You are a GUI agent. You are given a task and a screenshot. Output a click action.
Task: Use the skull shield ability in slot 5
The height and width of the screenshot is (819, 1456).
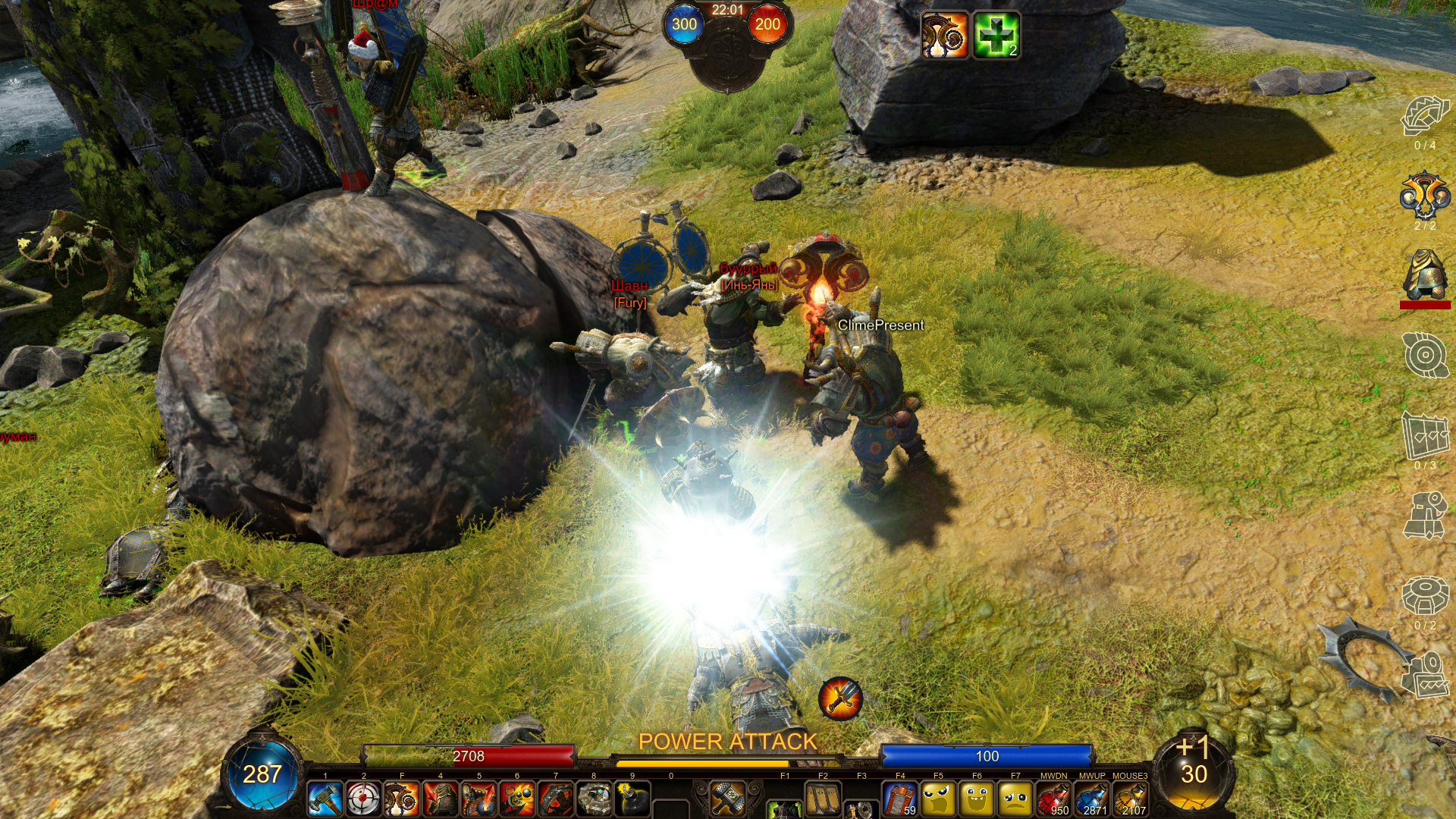pos(479,799)
